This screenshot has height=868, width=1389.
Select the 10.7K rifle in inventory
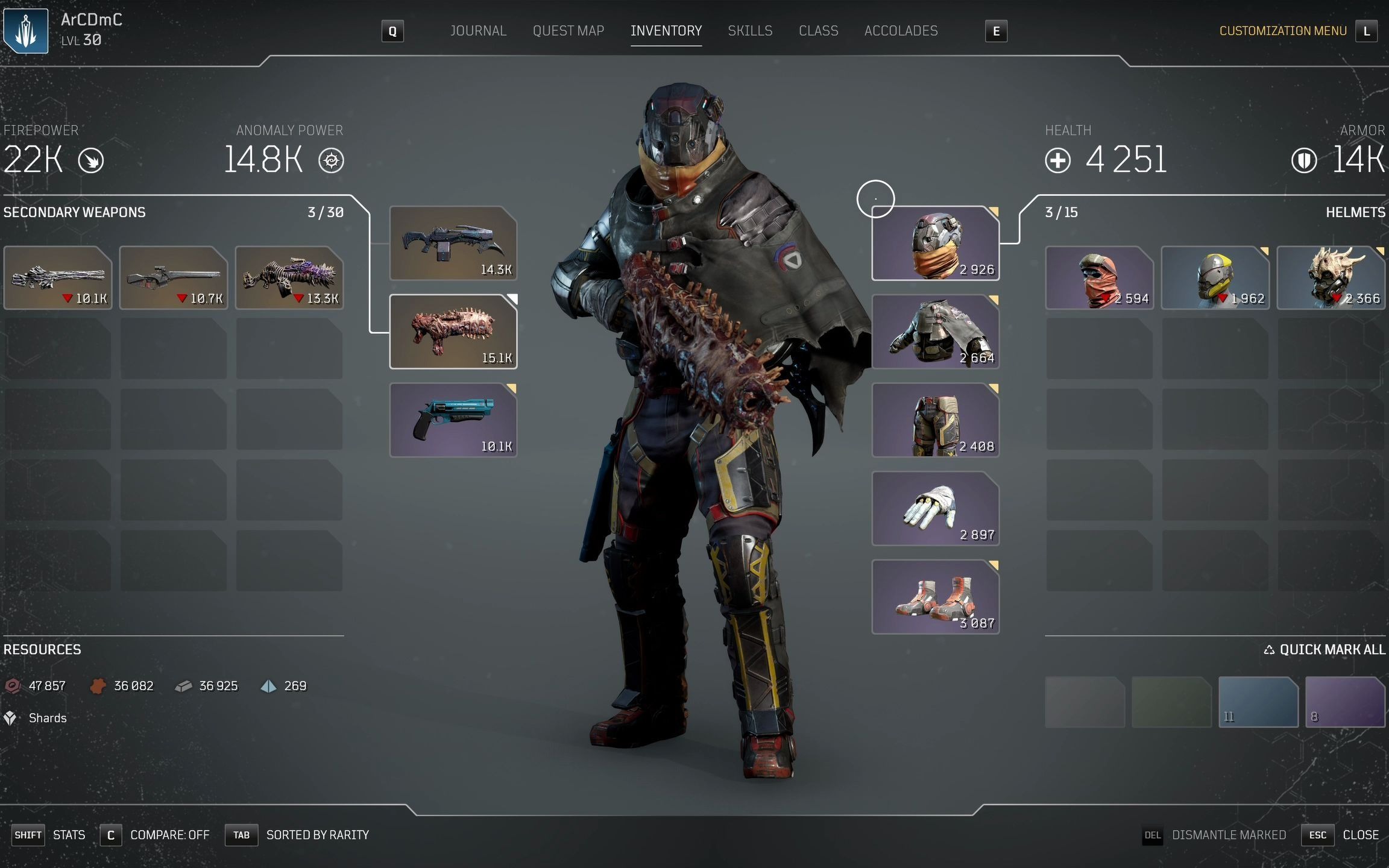pos(174,278)
